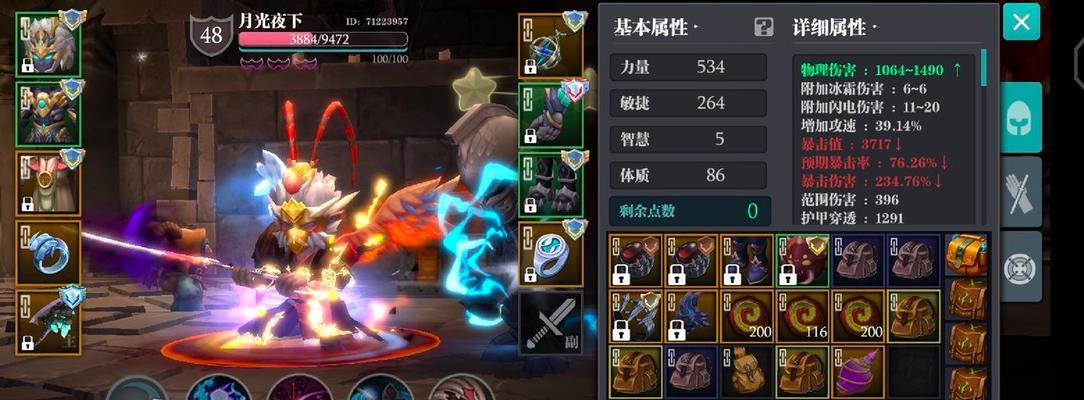
Task: Close the attributes panel with the X
Action: pyautogui.click(x=1021, y=22)
